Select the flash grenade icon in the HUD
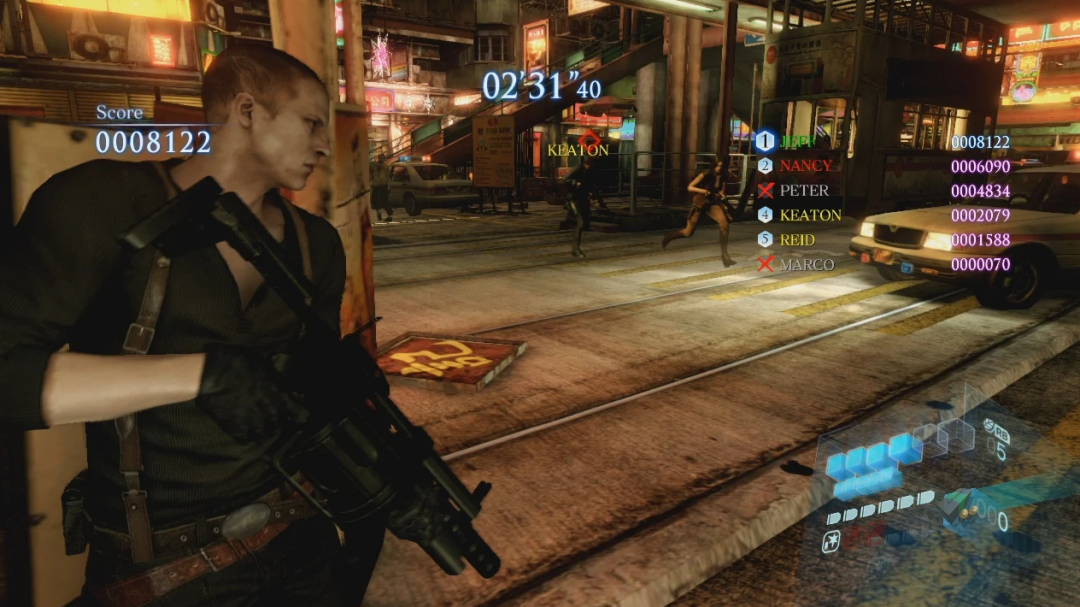This screenshot has width=1080, height=607. (x=830, y=543)
